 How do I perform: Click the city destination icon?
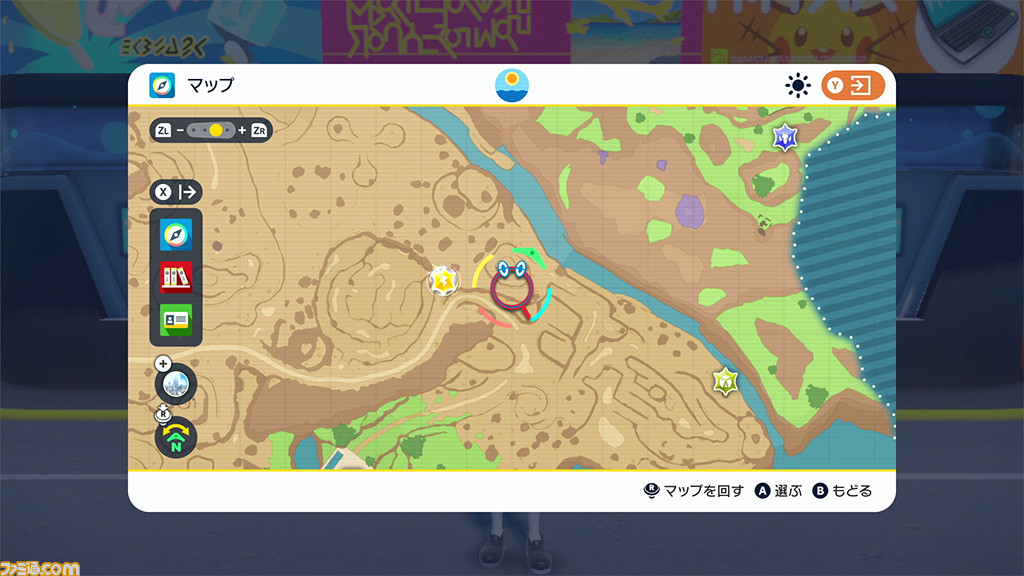click(175, 382)
